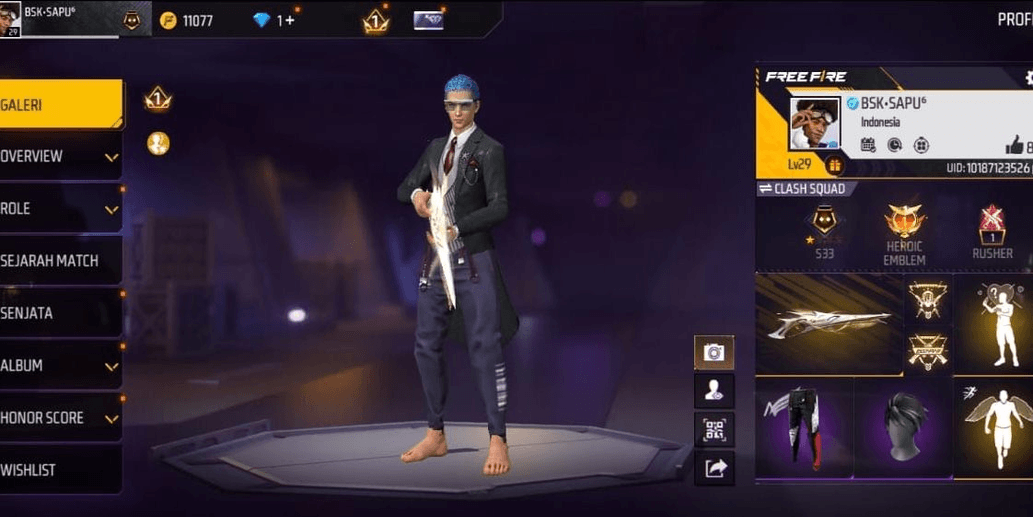Select the pants outfit showcase slot
This screenshot has width=1033, height=517.
[x=804, y=427]
